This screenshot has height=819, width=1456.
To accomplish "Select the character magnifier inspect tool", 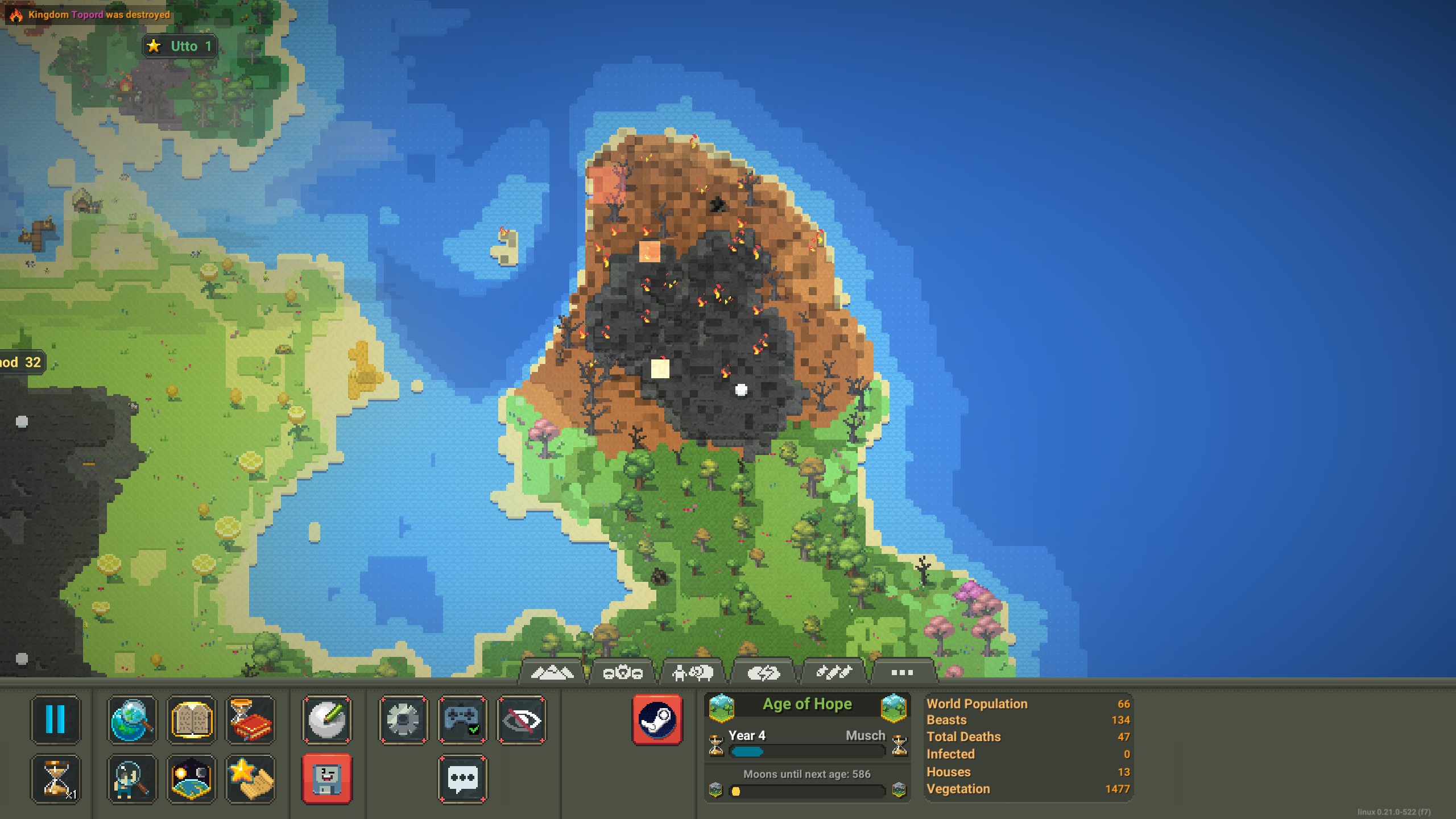I will [132, 779].
